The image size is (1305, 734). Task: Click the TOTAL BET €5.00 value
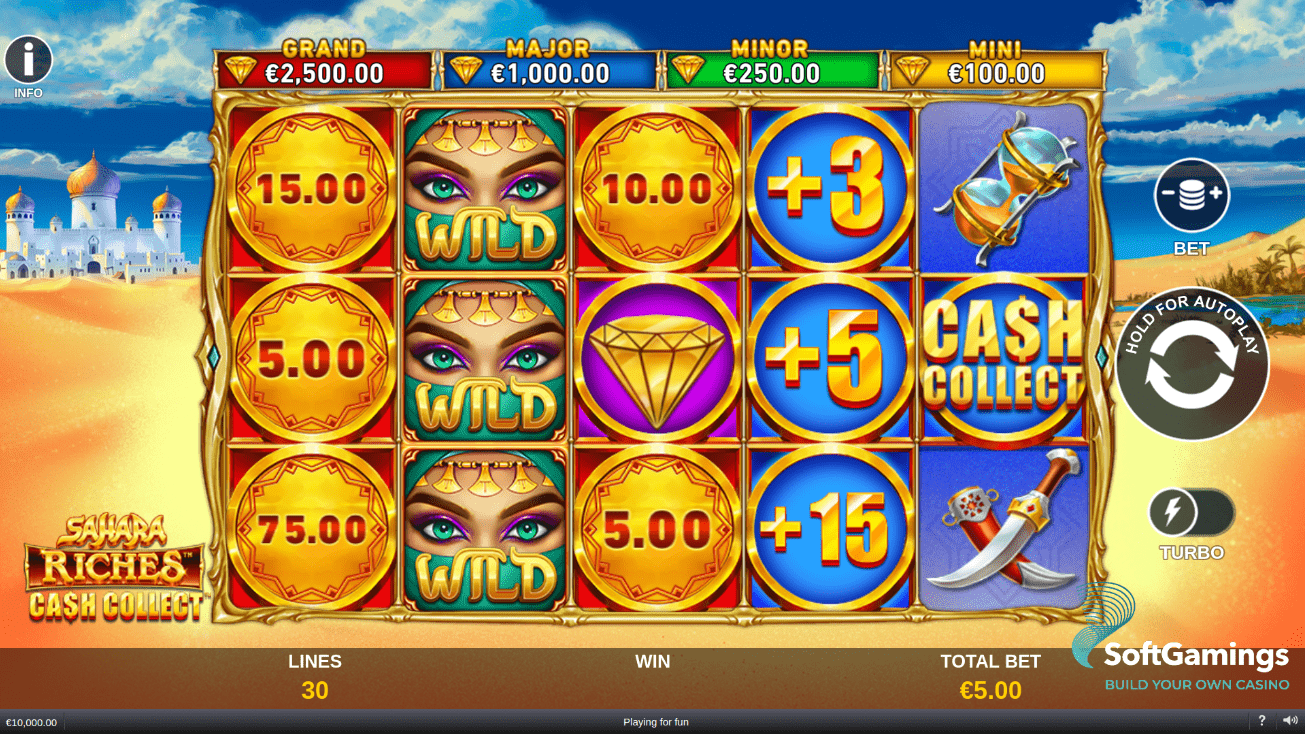point(990,689)
